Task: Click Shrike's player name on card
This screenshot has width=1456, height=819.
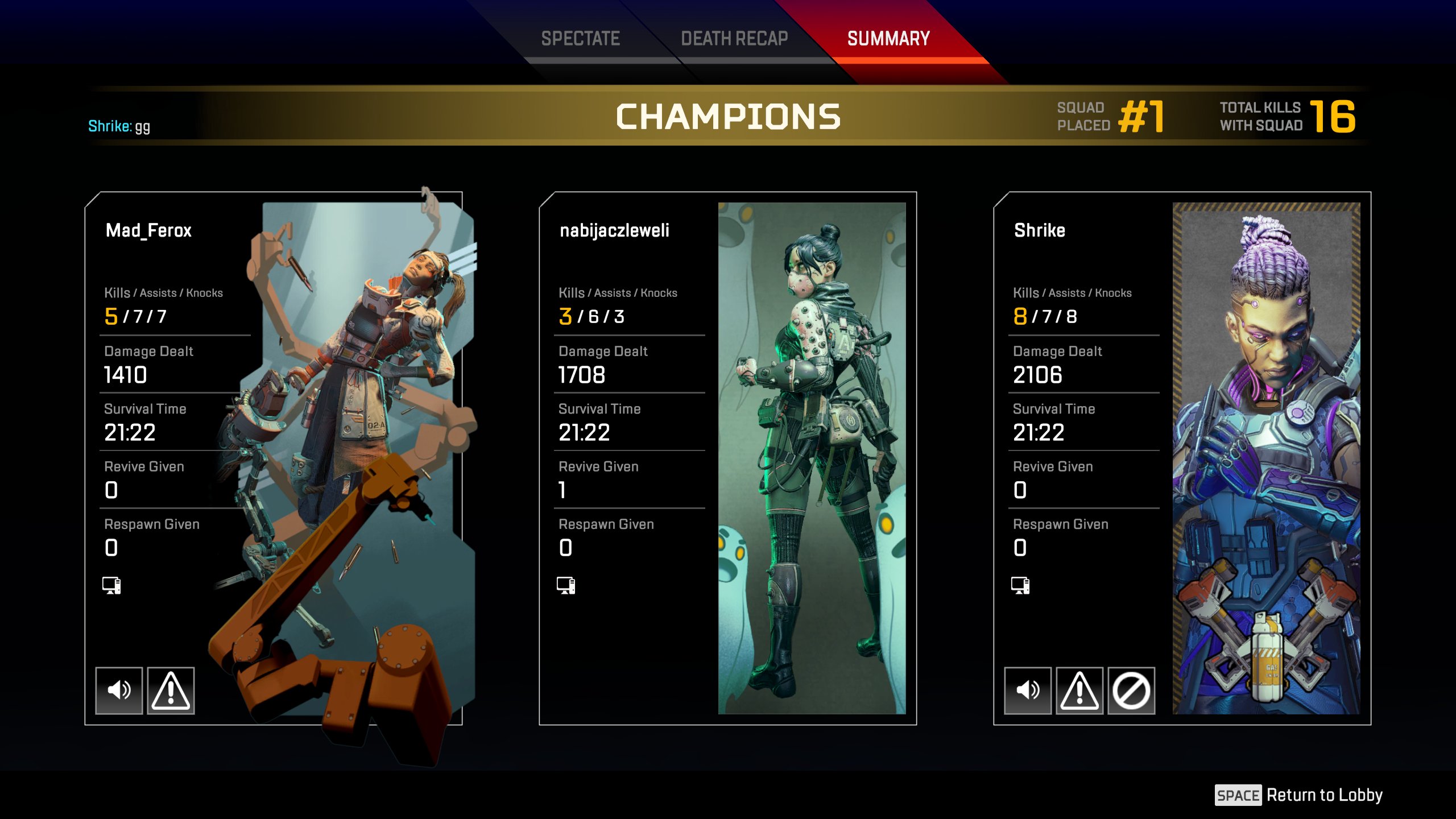Action: [x=1040, y=230]
